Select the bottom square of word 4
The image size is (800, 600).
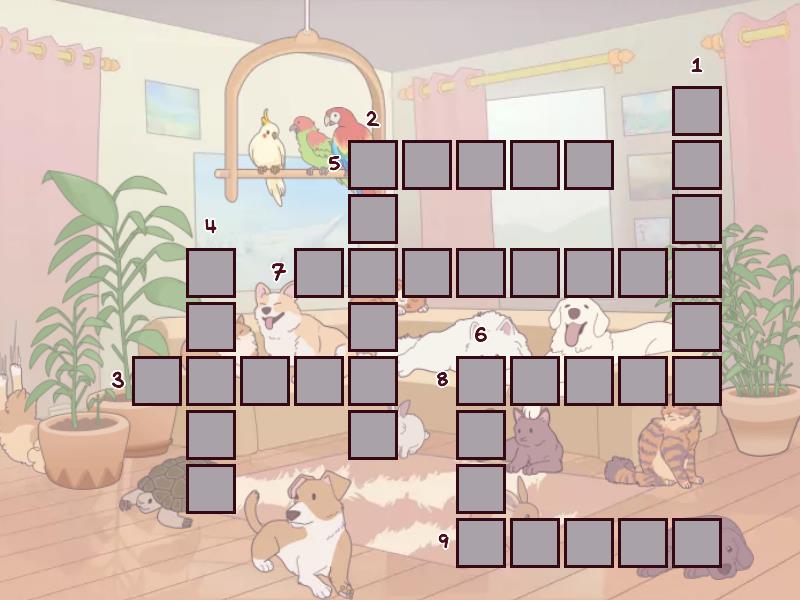point(211,489)
